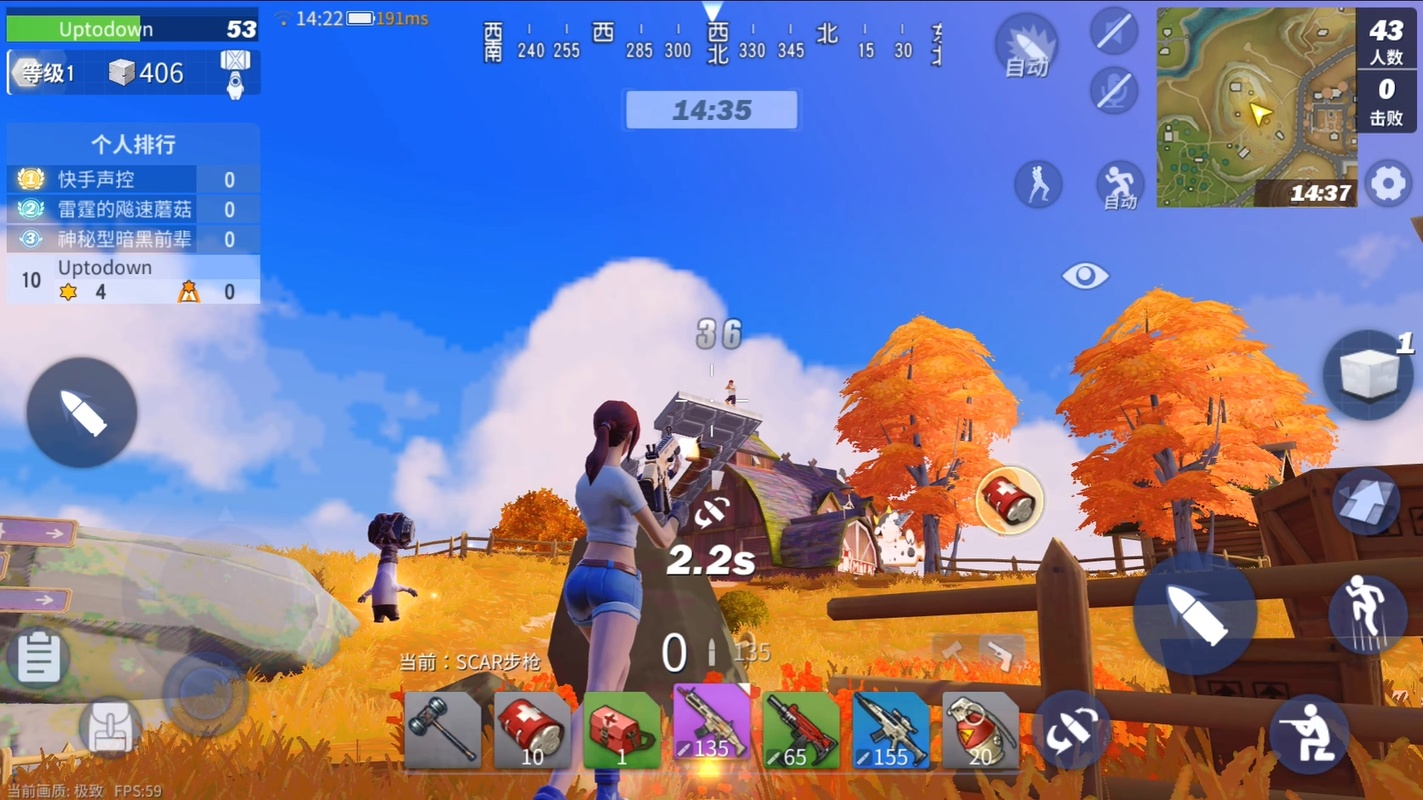Use the red bandage roll slot
The width and height of the screenshot is (1423, 800).
click(x=532, y=730)
